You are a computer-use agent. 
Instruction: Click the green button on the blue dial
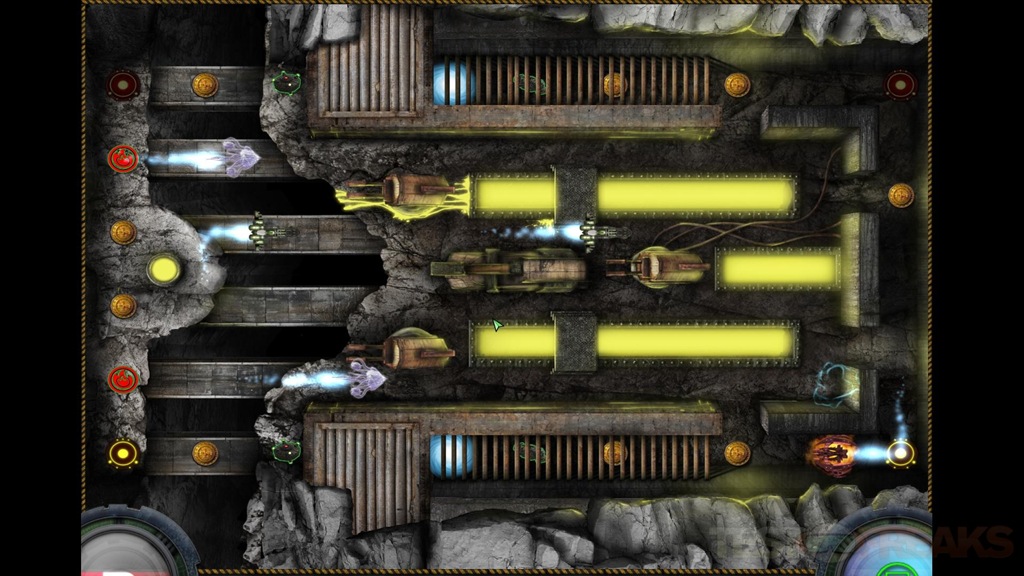click(x=886, y=569)
